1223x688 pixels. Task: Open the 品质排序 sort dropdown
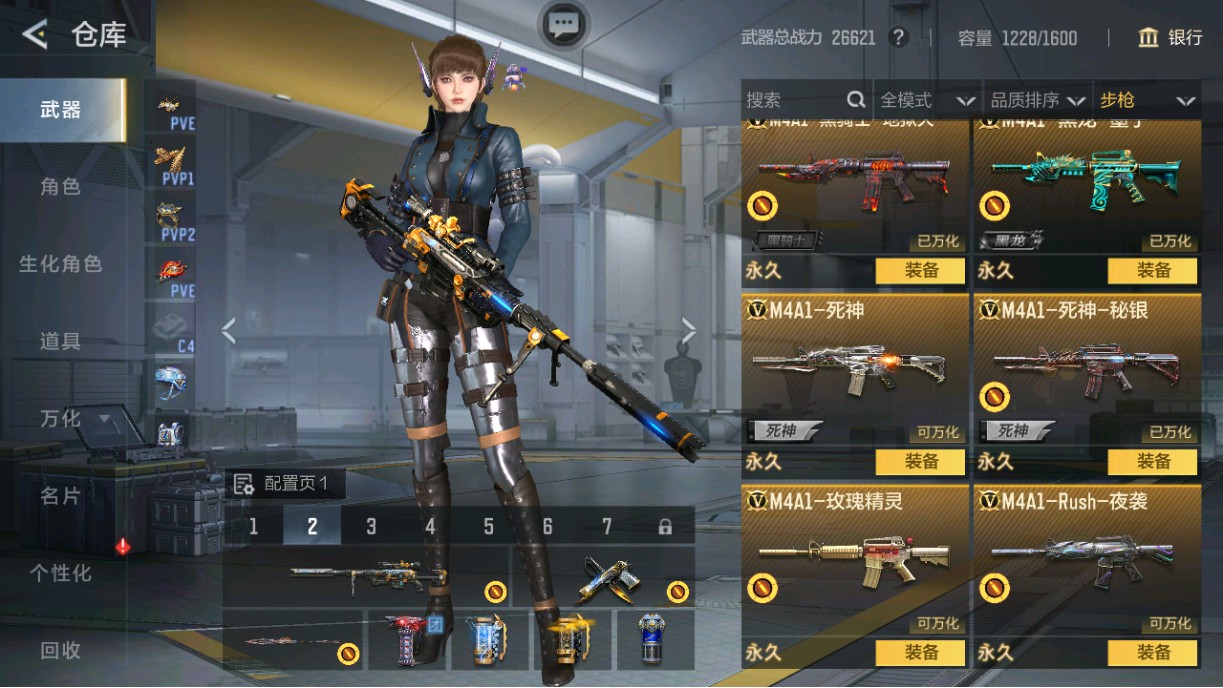click(x=1037, y=100)
